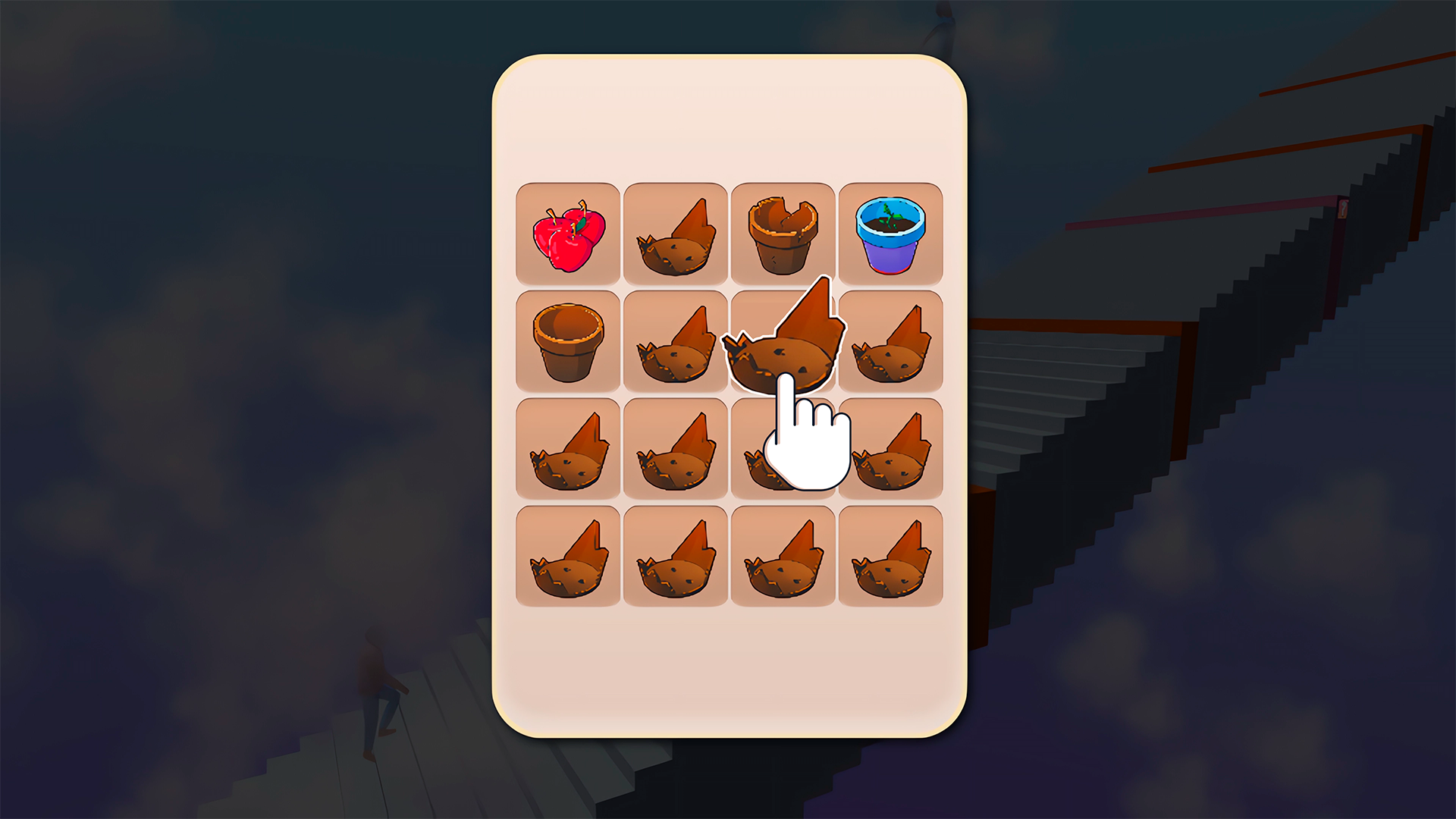This screenshot has height=819, width=1456.
Task: Select the red peppers item
Action: pyautogui.click(x=568, y=231)
